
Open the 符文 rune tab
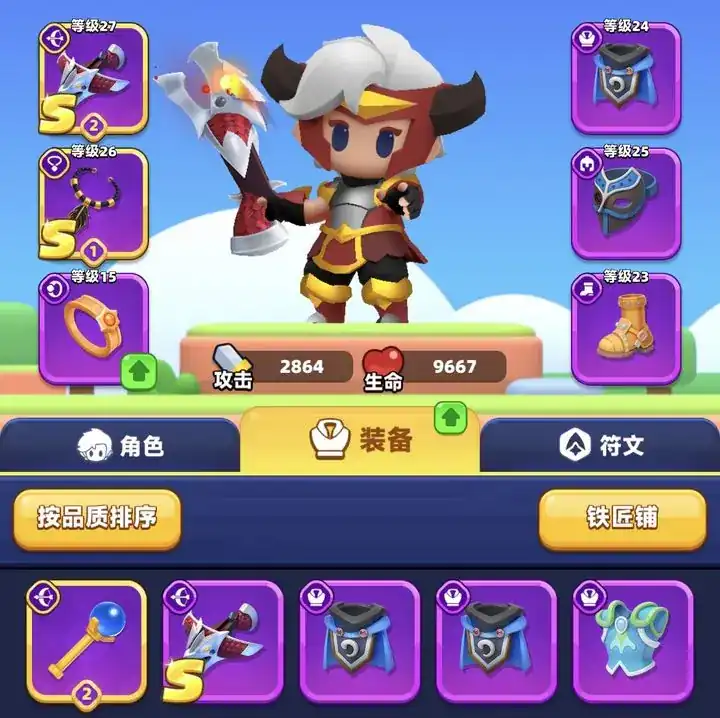600,446
